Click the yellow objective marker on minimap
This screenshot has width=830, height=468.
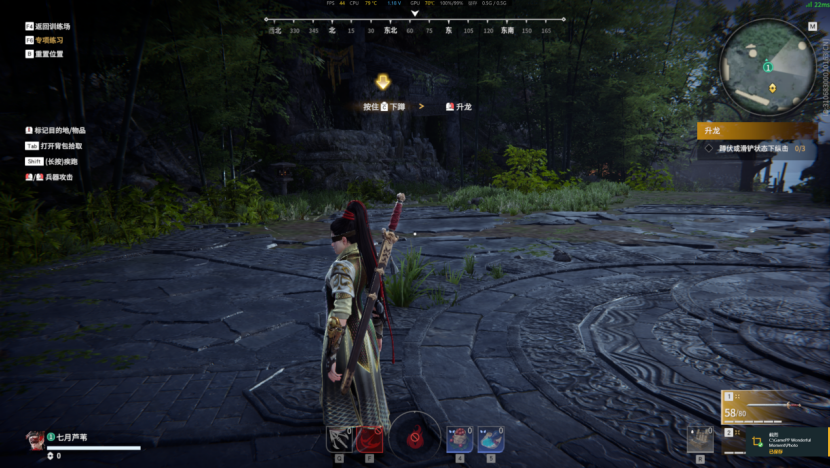[772, 88]
